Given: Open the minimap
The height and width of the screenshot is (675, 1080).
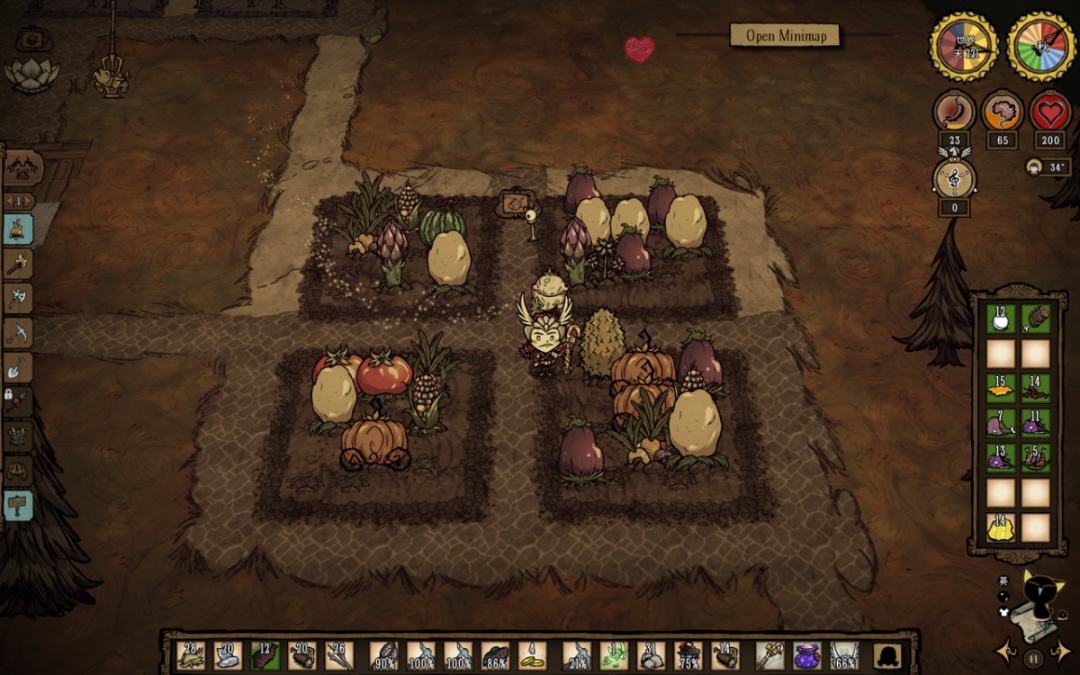Looking at the screenshot, I should (785, 36).
